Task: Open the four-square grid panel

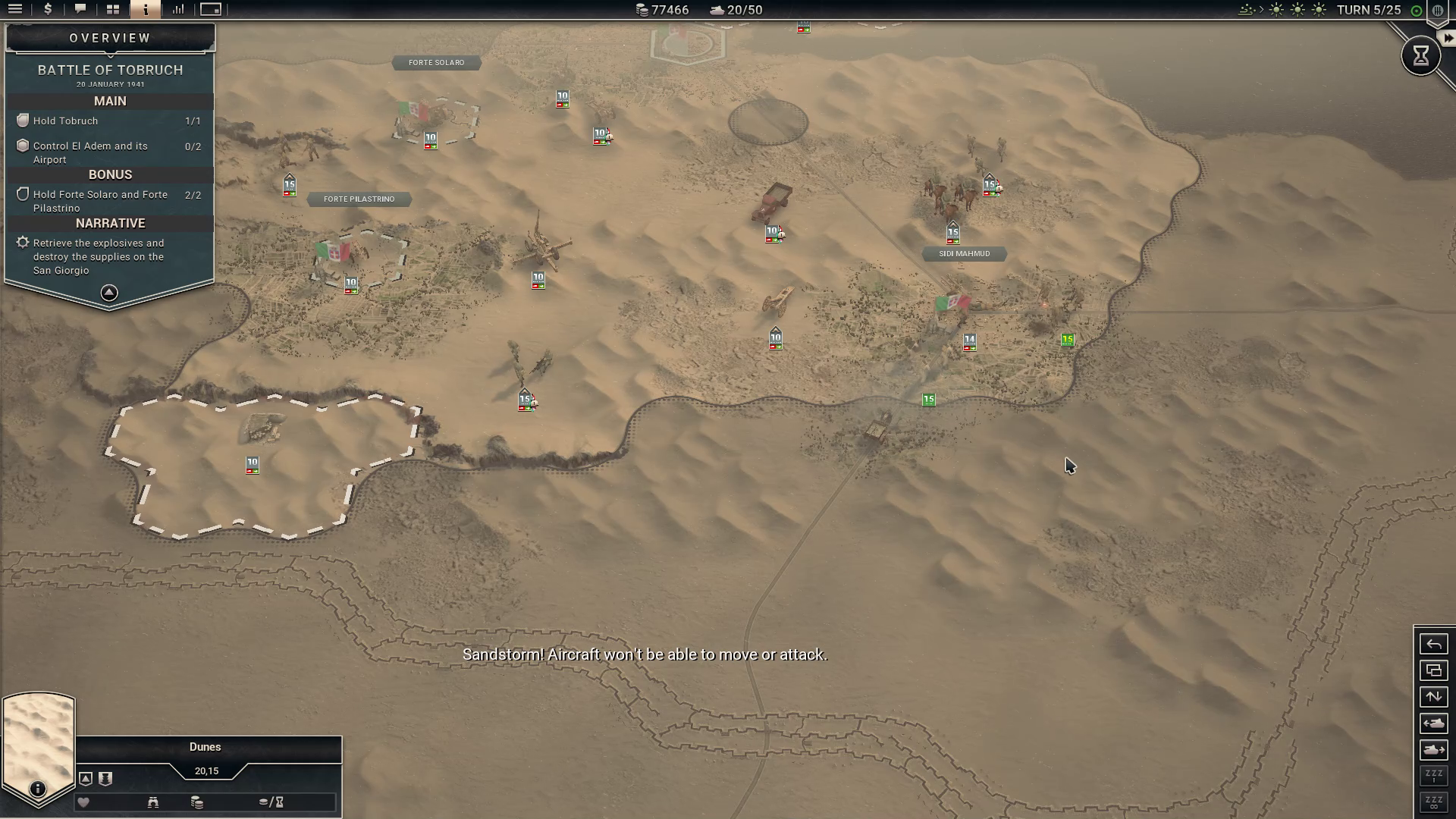Action: coord(113,9)
